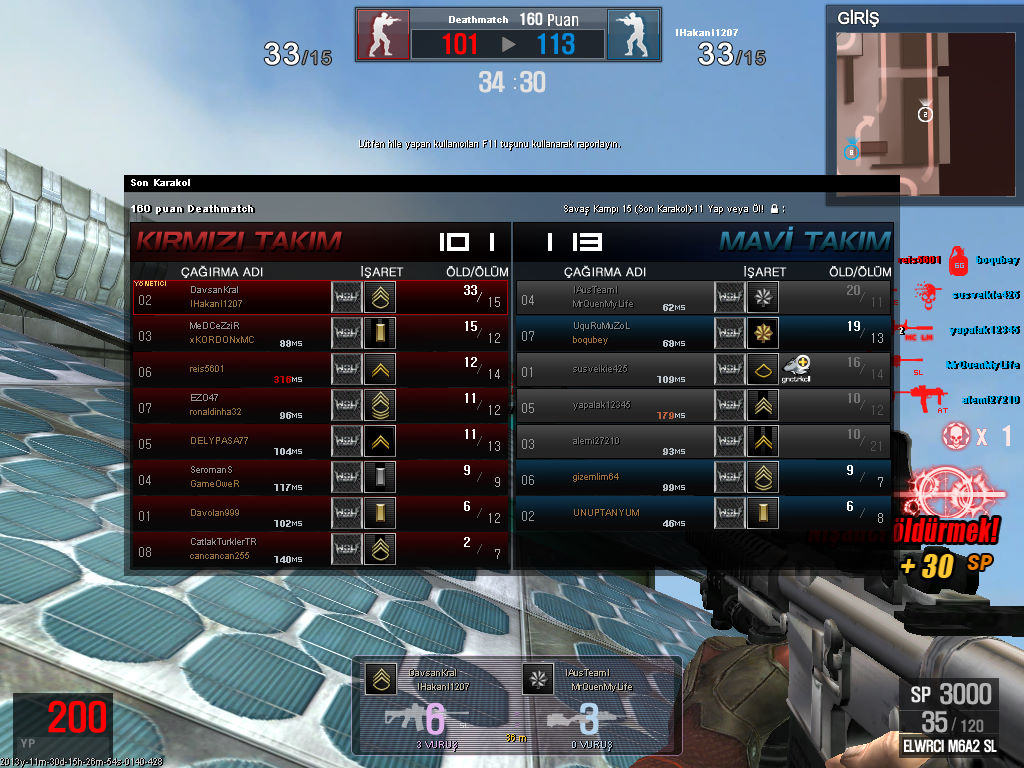The width and height of the screenshot is (1024, 768).
Task: Click the room lock icon
Action: point(774,209)
